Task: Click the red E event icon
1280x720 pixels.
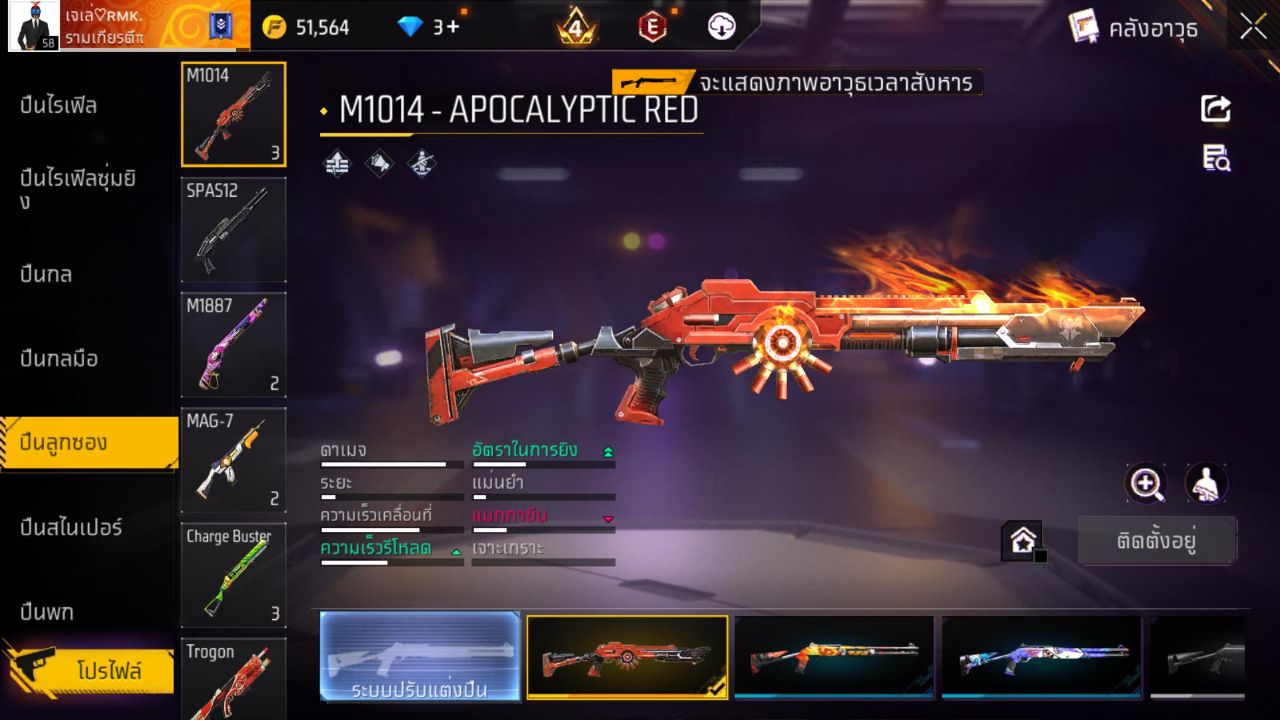Action: coord(653,27)
